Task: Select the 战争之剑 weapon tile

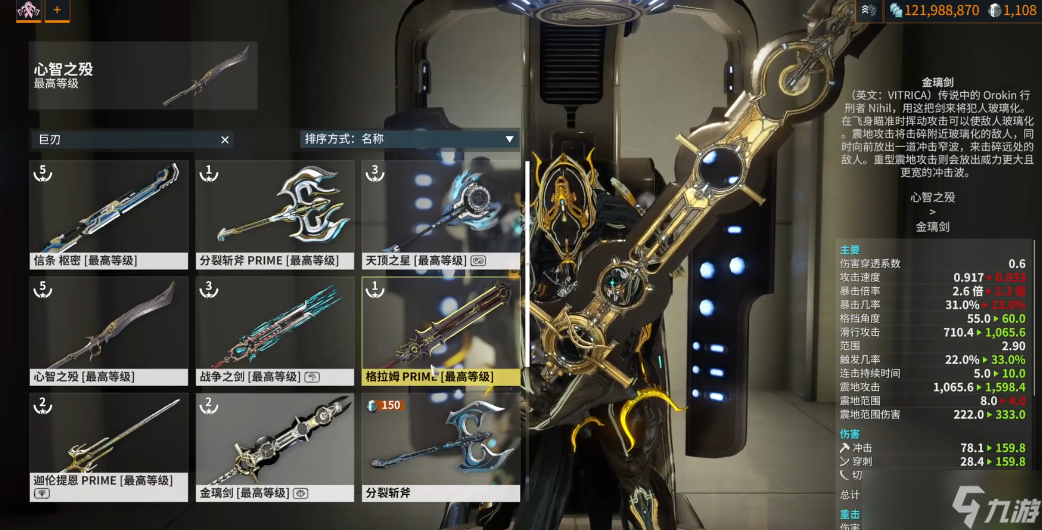Action: click(274, 330)
